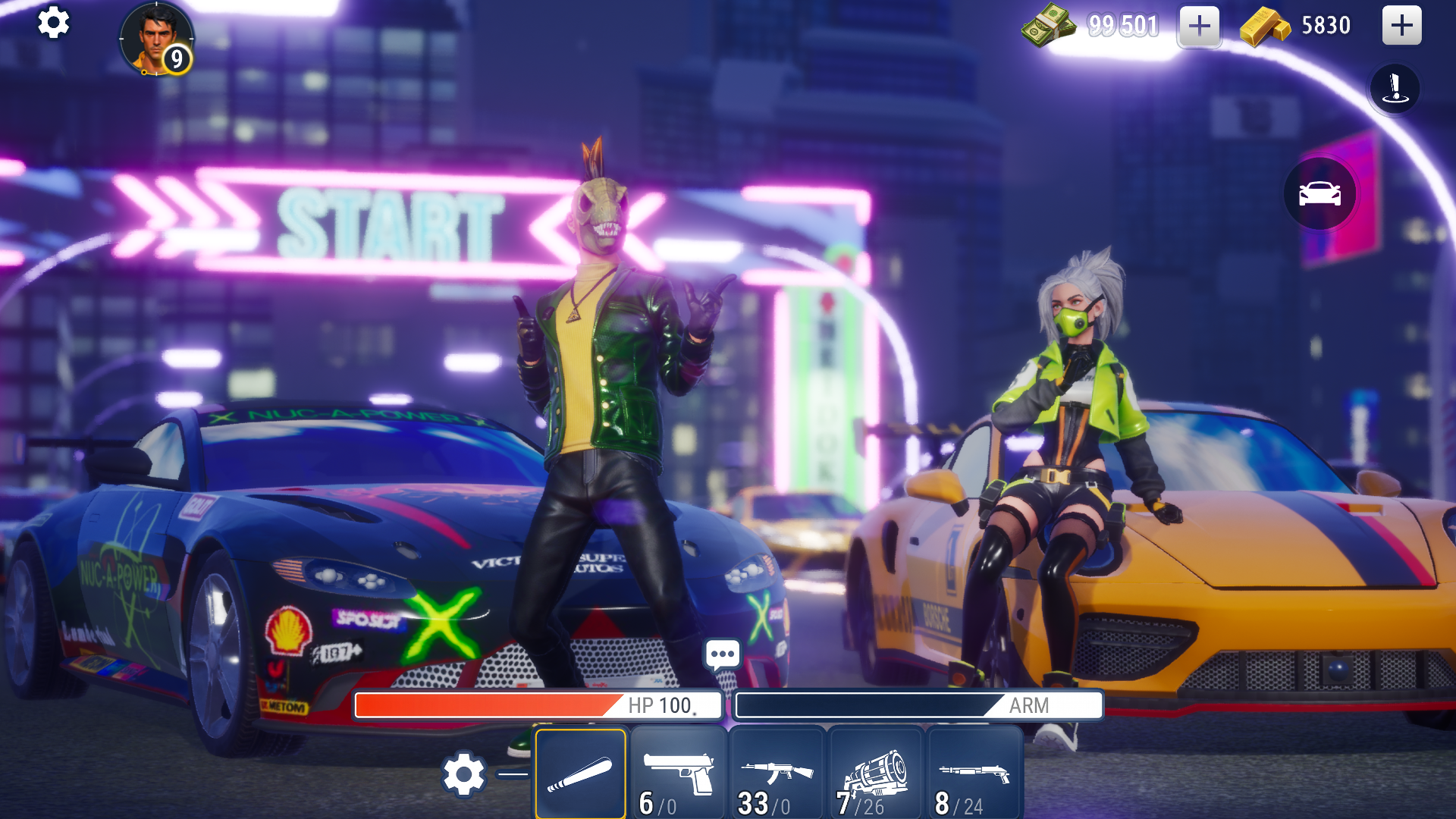Check the HP 100 health bar
Viewport: 1456px width, 819px height.
coord(536,706)
